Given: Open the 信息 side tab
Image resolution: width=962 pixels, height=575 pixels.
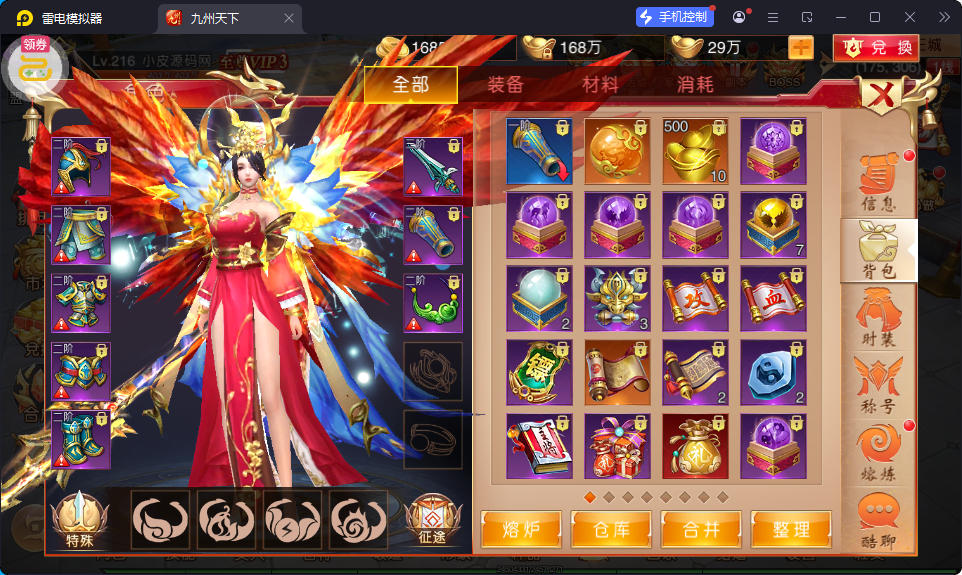Looking at the screenshot, I should 878,185.
